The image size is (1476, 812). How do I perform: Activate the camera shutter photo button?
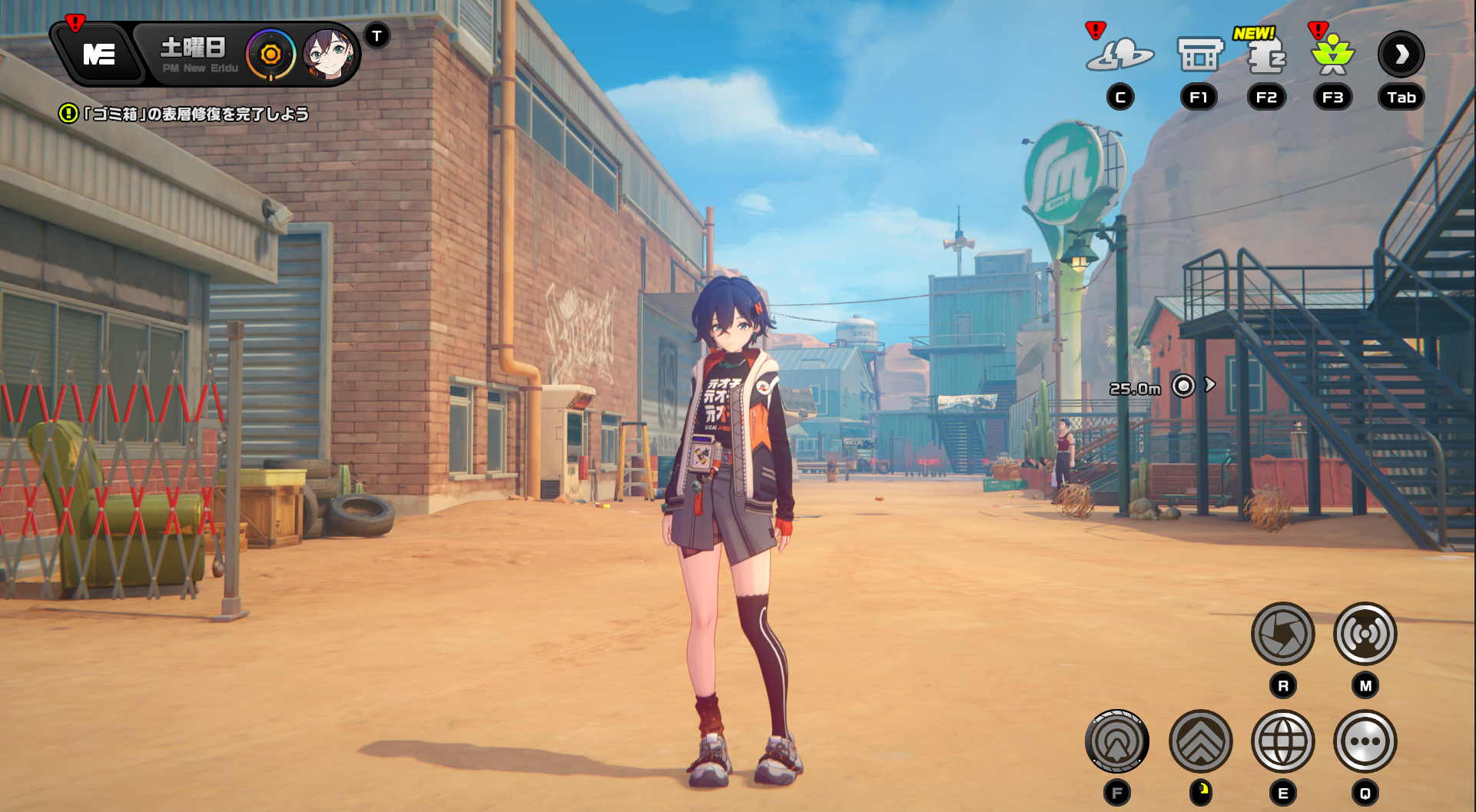point(1282,634)
